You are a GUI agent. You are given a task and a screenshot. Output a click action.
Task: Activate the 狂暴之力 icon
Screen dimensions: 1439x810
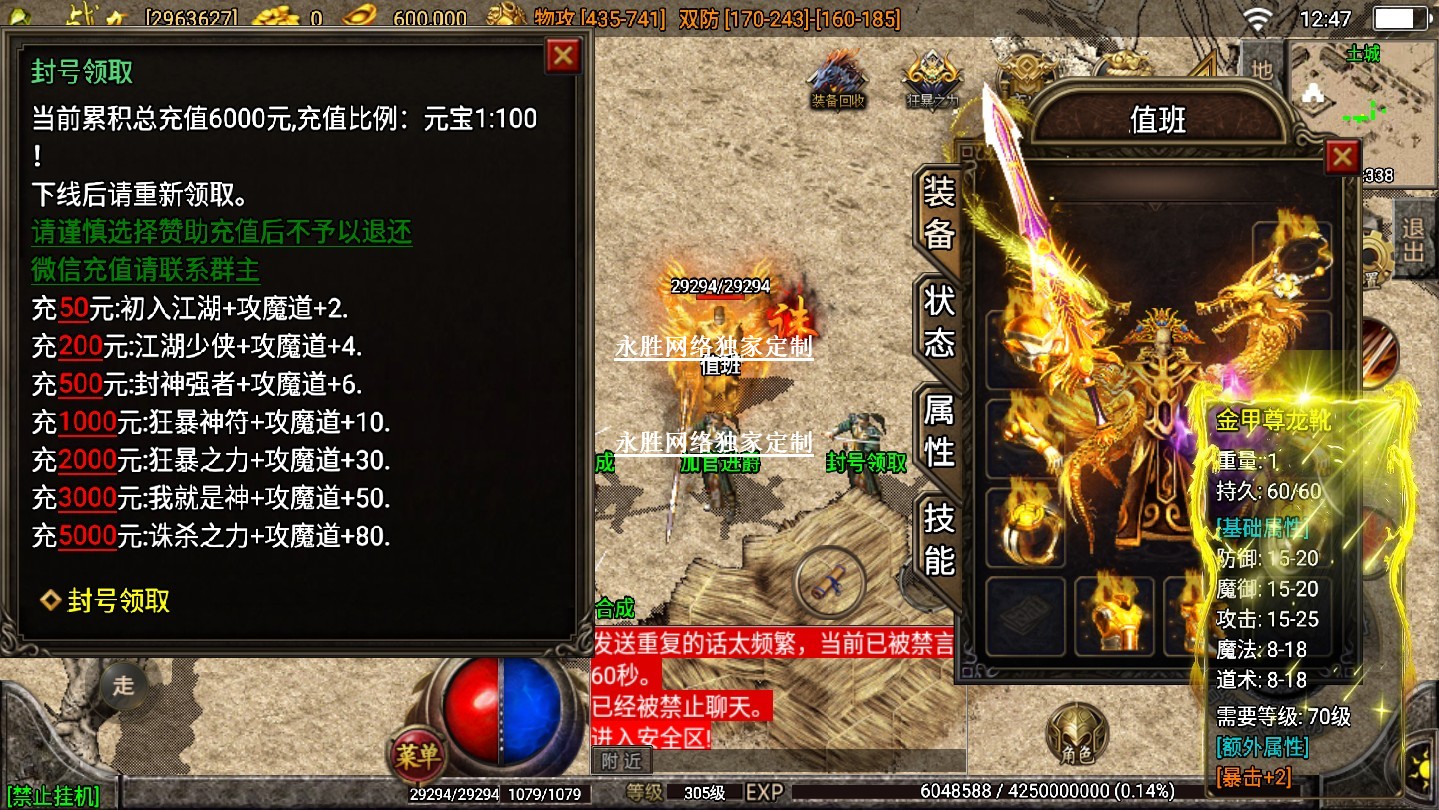point(932,78)
